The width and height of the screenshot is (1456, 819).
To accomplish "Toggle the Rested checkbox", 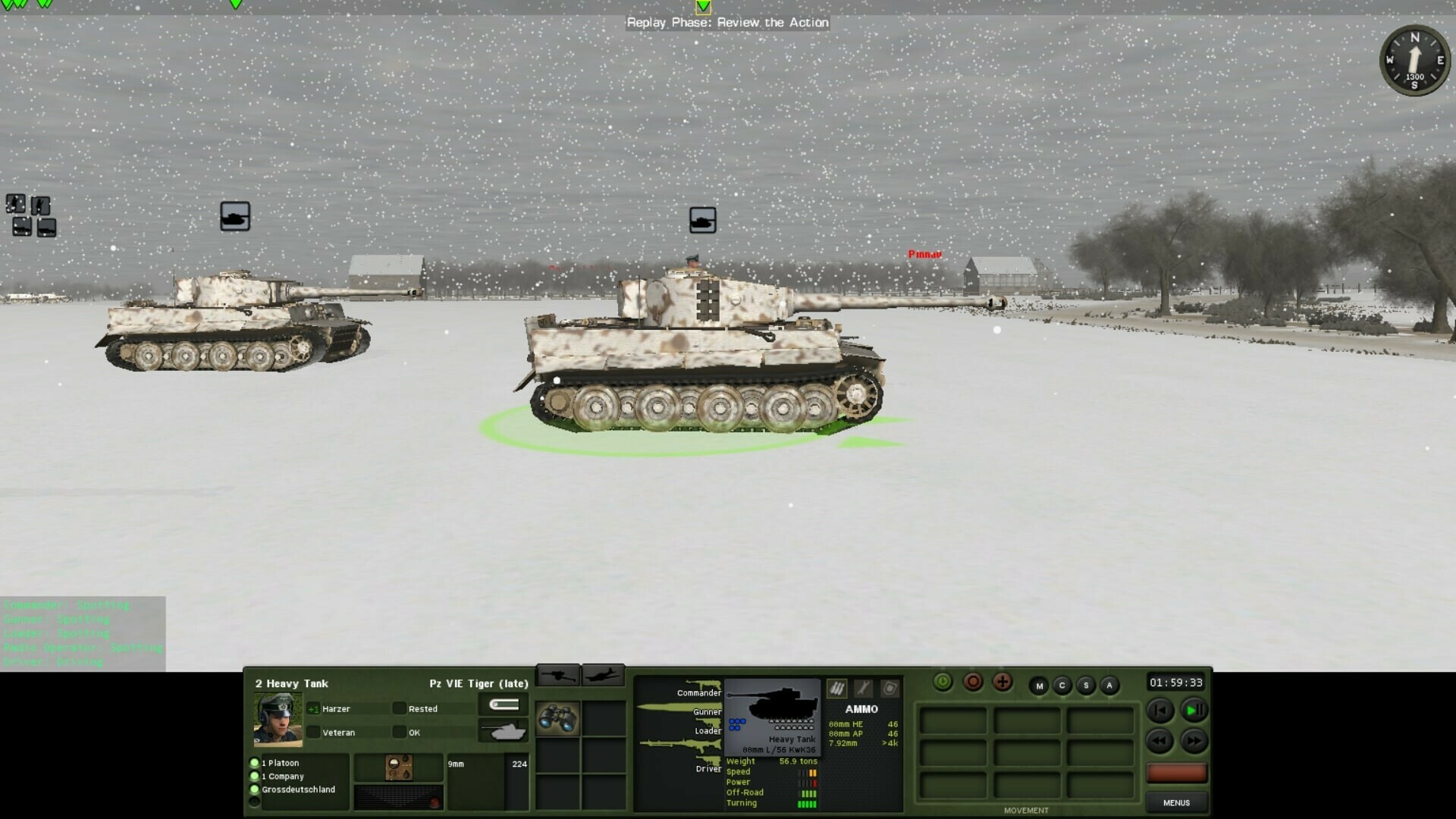I will pos(400,708).
